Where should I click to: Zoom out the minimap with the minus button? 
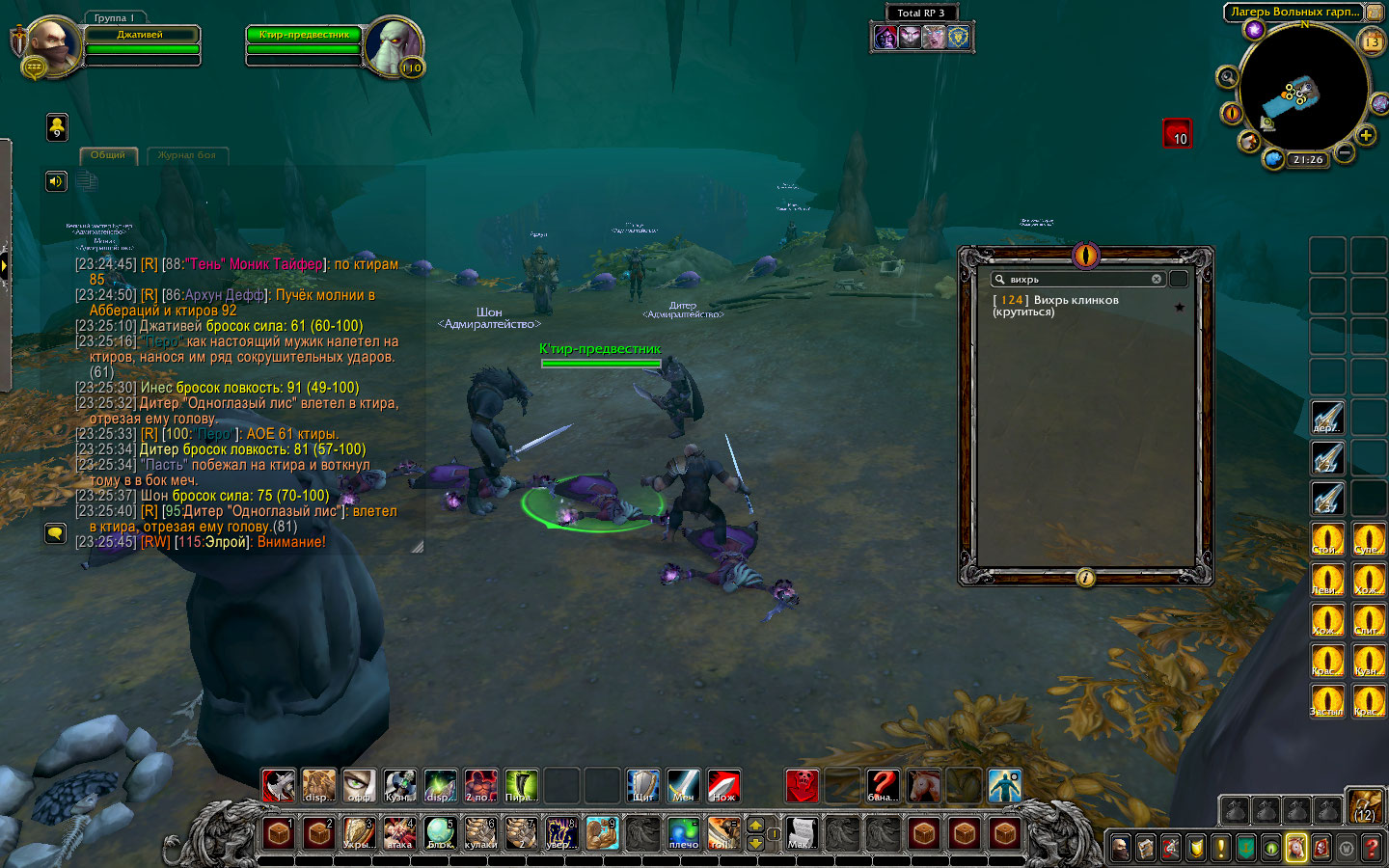1345,152
